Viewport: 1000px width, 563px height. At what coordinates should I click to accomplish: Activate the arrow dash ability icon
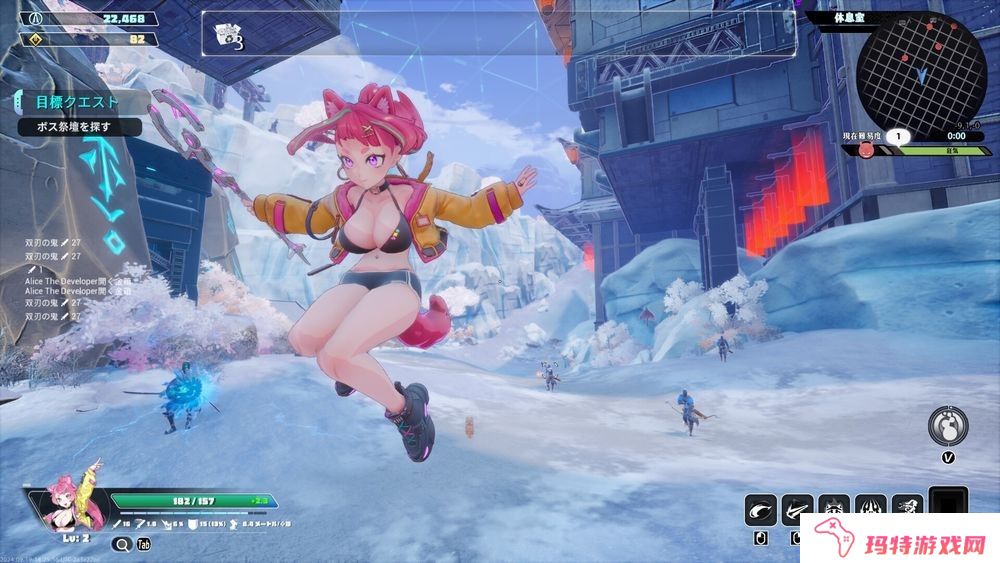pos(797,510)
